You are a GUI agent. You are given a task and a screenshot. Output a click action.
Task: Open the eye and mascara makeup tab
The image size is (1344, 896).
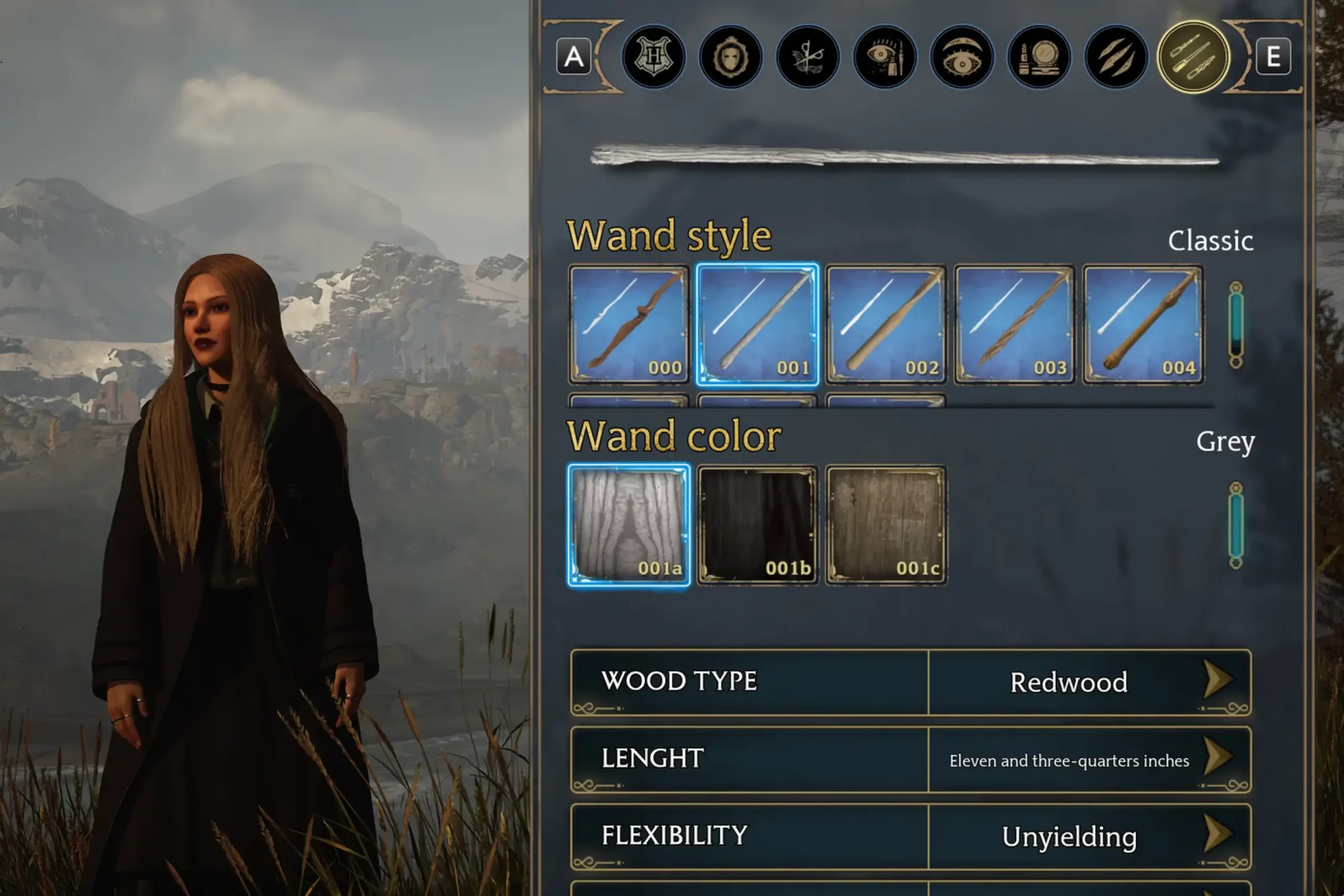click(x=885, y=57)
